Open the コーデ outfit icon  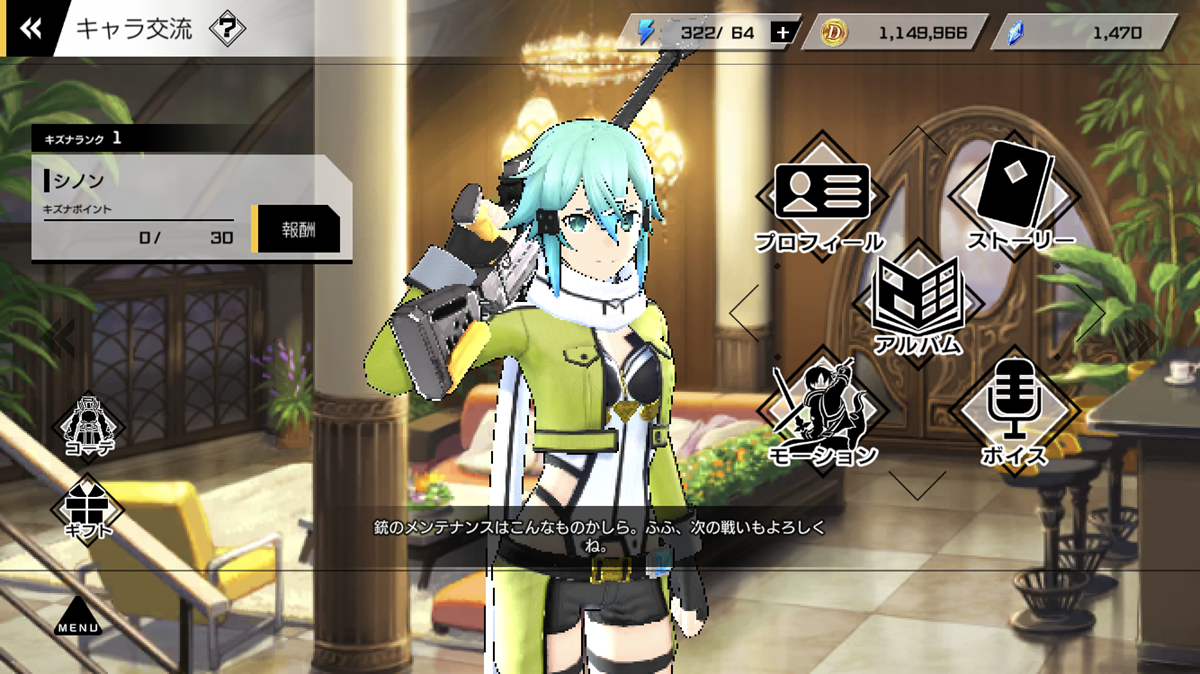pyautogui.click(x=88, y=426)
